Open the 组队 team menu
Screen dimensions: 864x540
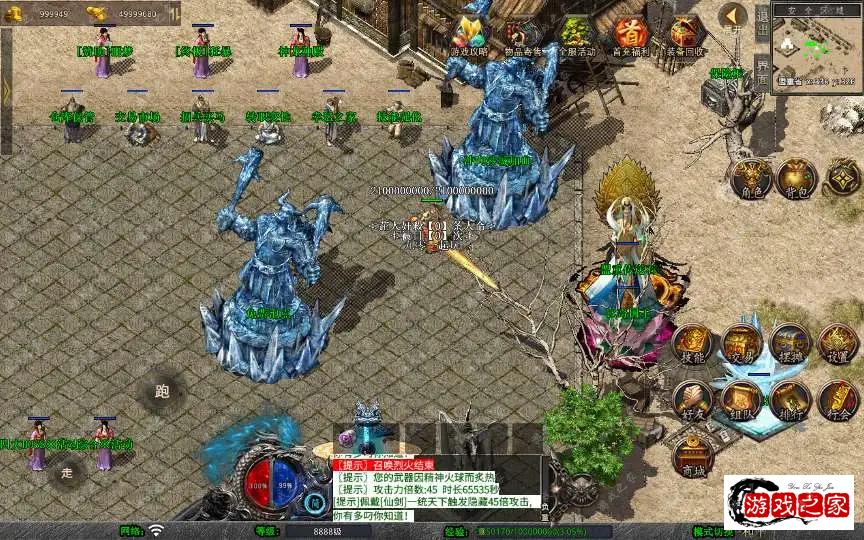(742, 399)
